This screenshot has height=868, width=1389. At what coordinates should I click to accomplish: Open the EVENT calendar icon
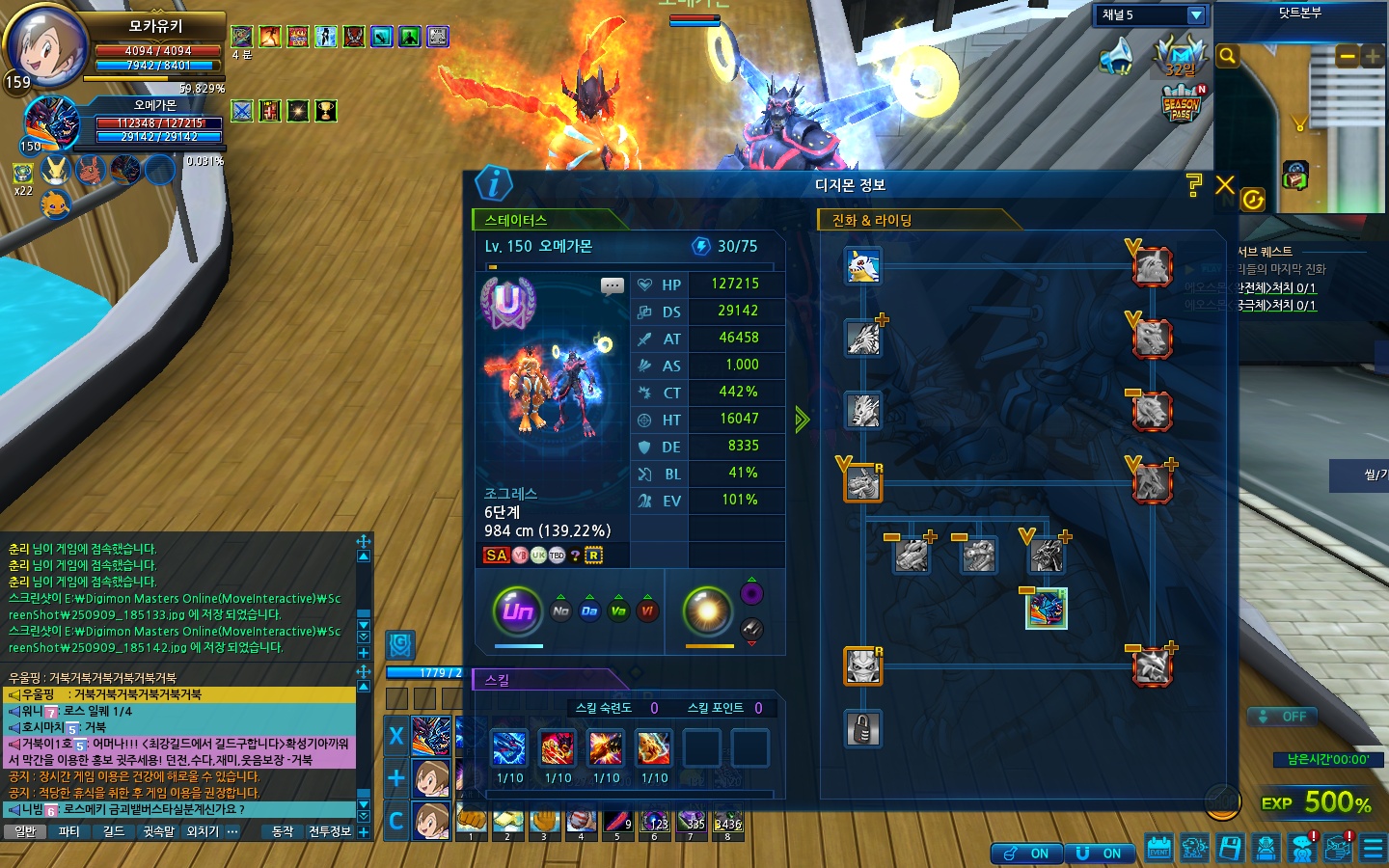point(1158,849)
